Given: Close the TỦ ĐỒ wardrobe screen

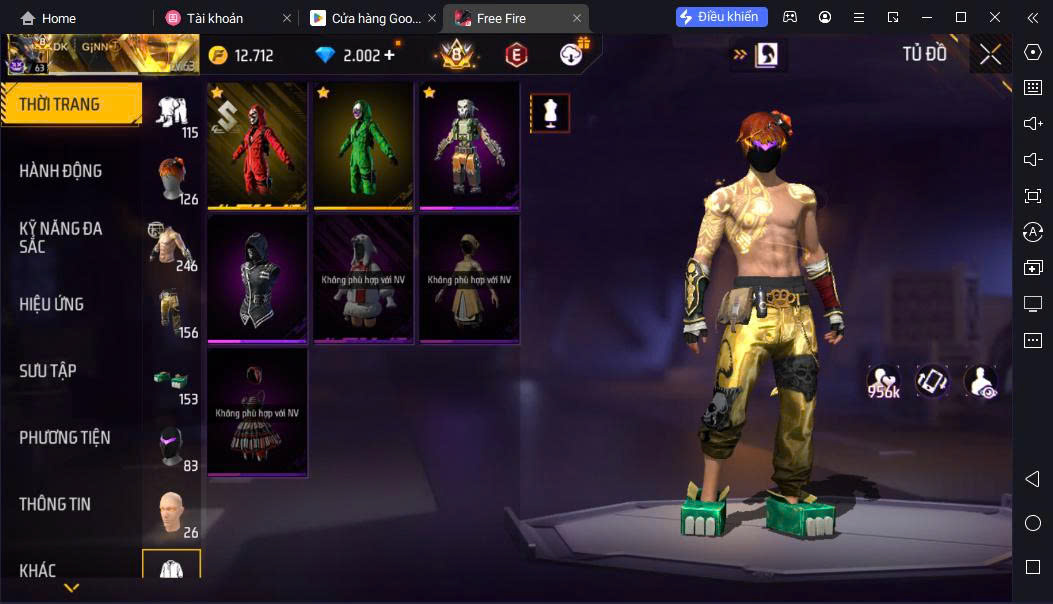Looking at the screenshot, I should [x=990, y=55].
